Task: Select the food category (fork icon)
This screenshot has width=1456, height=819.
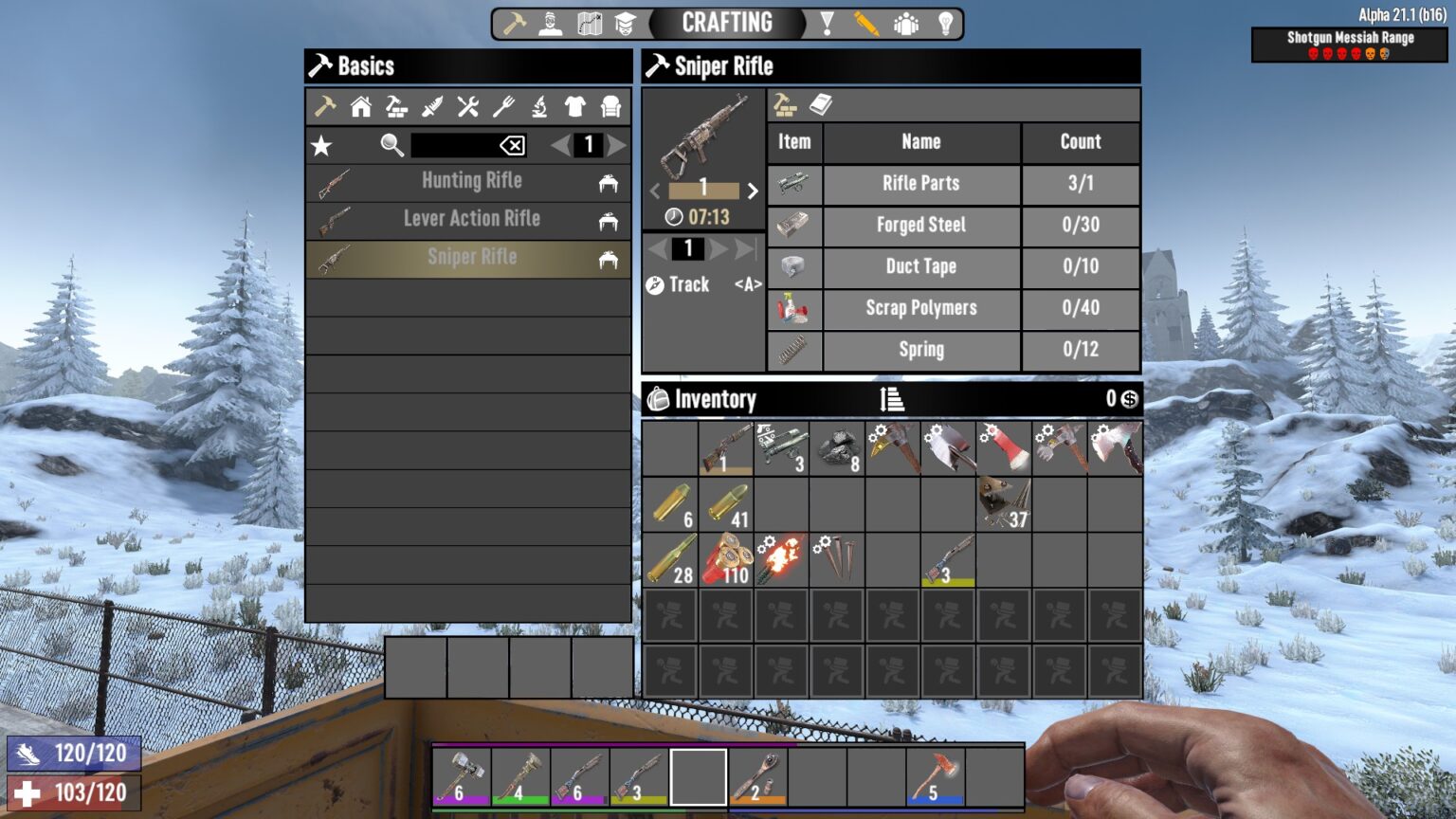Action: [x=501, y=106]
